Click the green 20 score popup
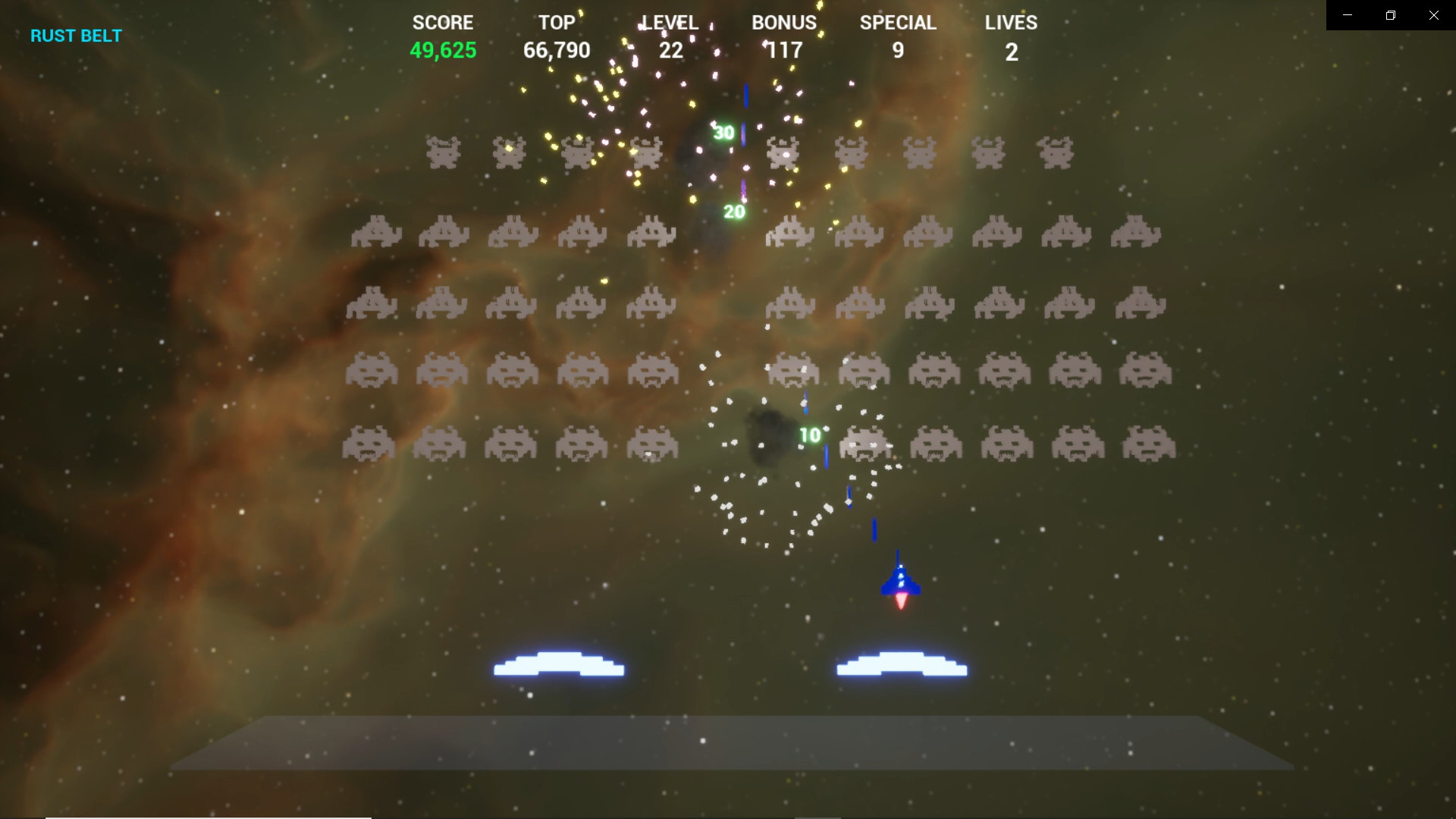1456x819 pixels. (733, 212)
